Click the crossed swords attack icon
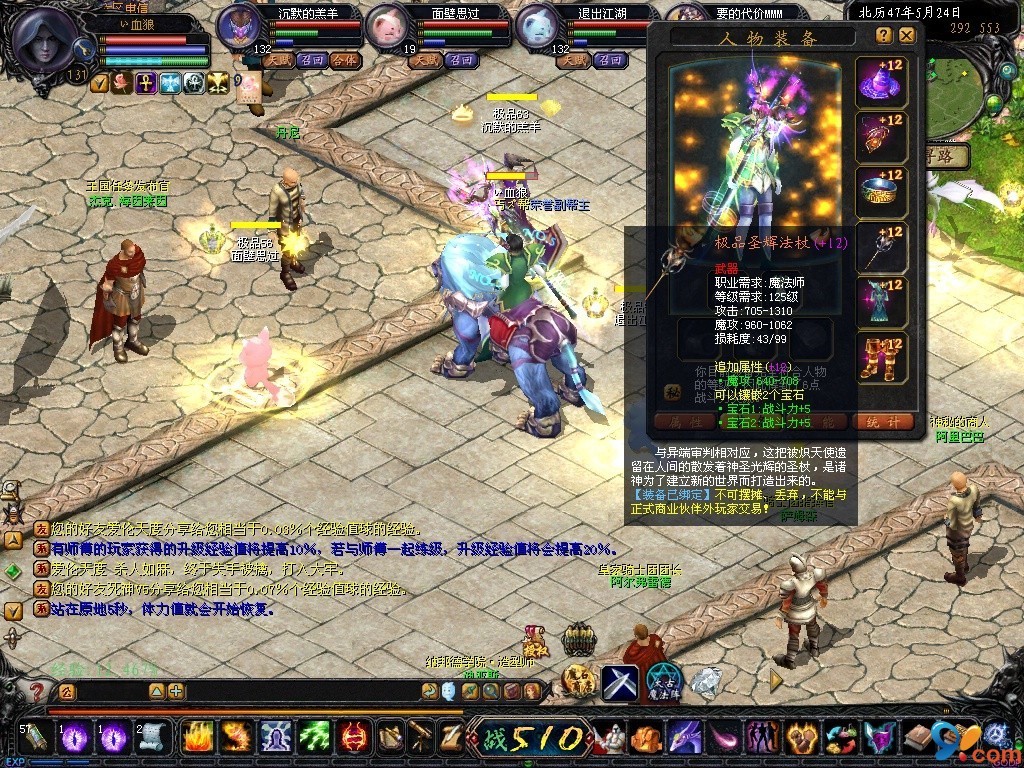The height and width of the screenshot is (768, 1024). click(620, 682)
